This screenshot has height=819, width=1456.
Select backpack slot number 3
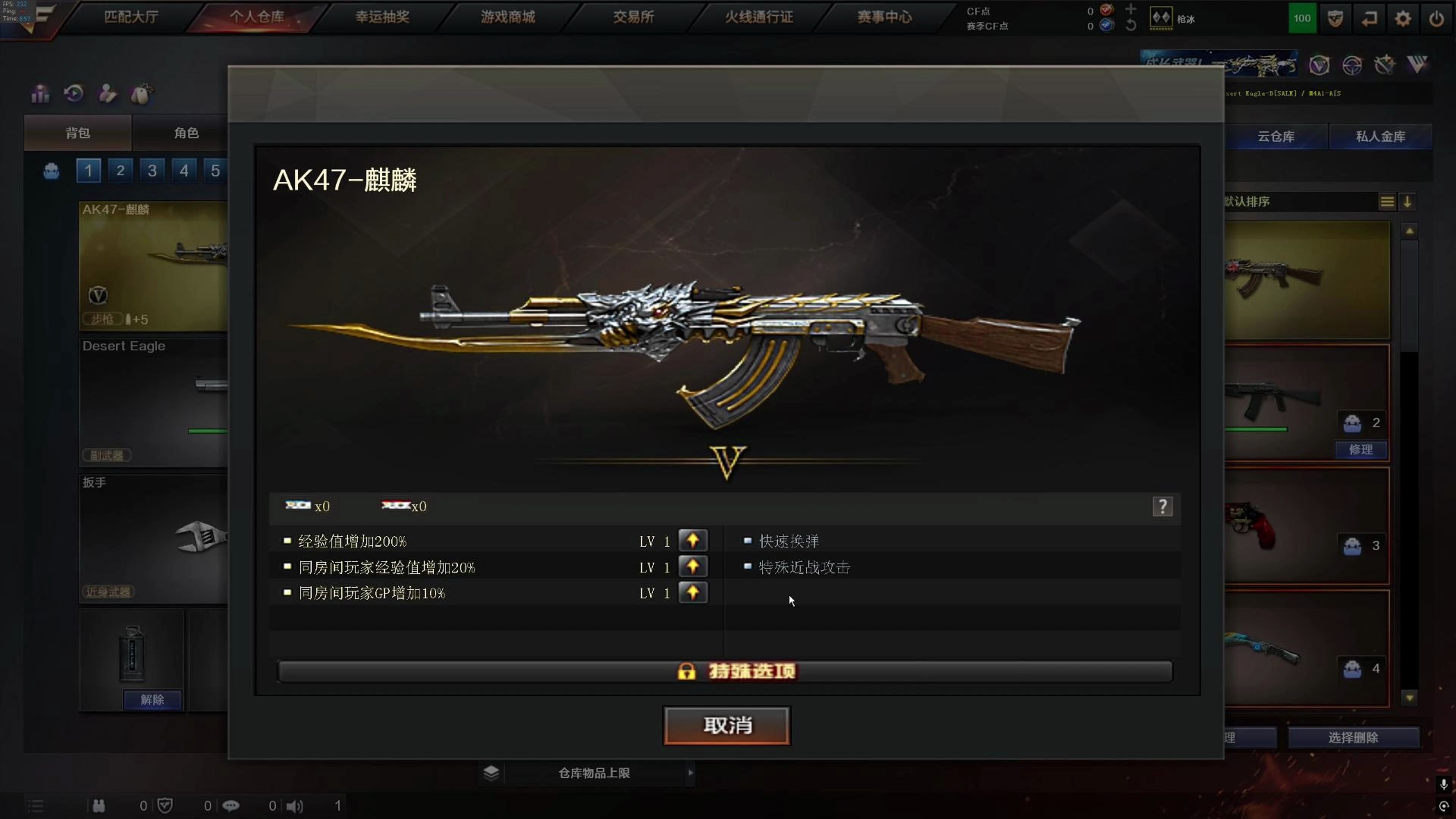click(x=152, y=171)
